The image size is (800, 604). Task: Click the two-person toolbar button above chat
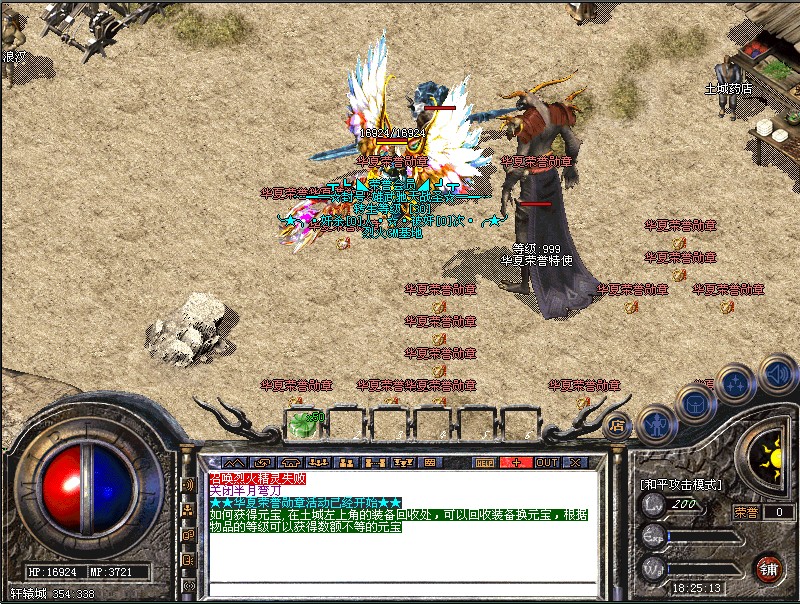[347, 463]
